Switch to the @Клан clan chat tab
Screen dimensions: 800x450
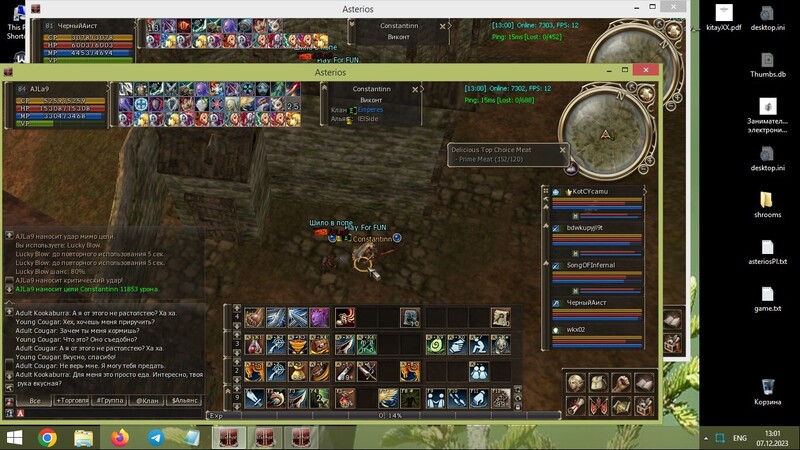click(x=146, y=400)
